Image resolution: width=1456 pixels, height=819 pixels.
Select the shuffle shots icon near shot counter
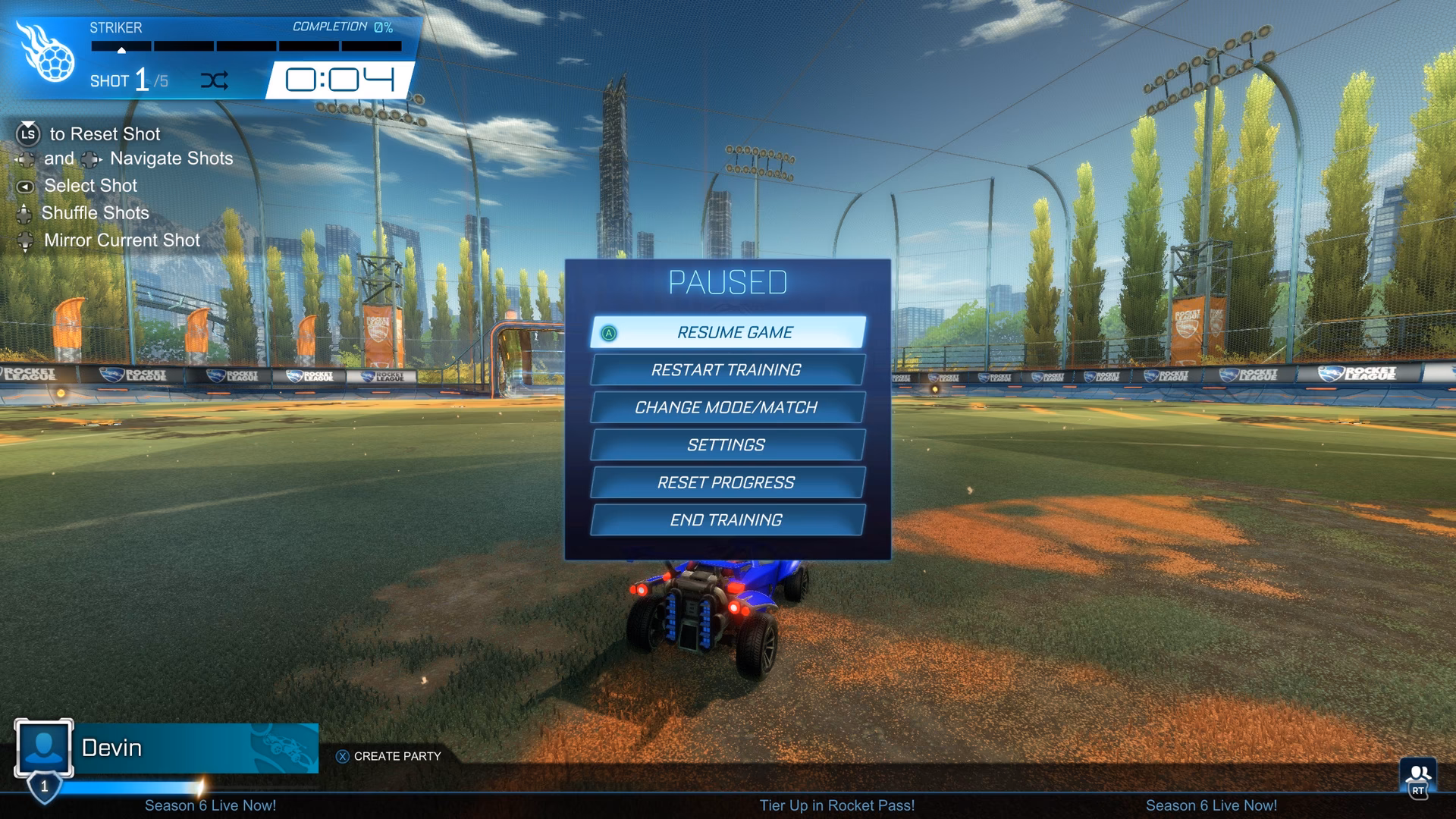(216, 80)
